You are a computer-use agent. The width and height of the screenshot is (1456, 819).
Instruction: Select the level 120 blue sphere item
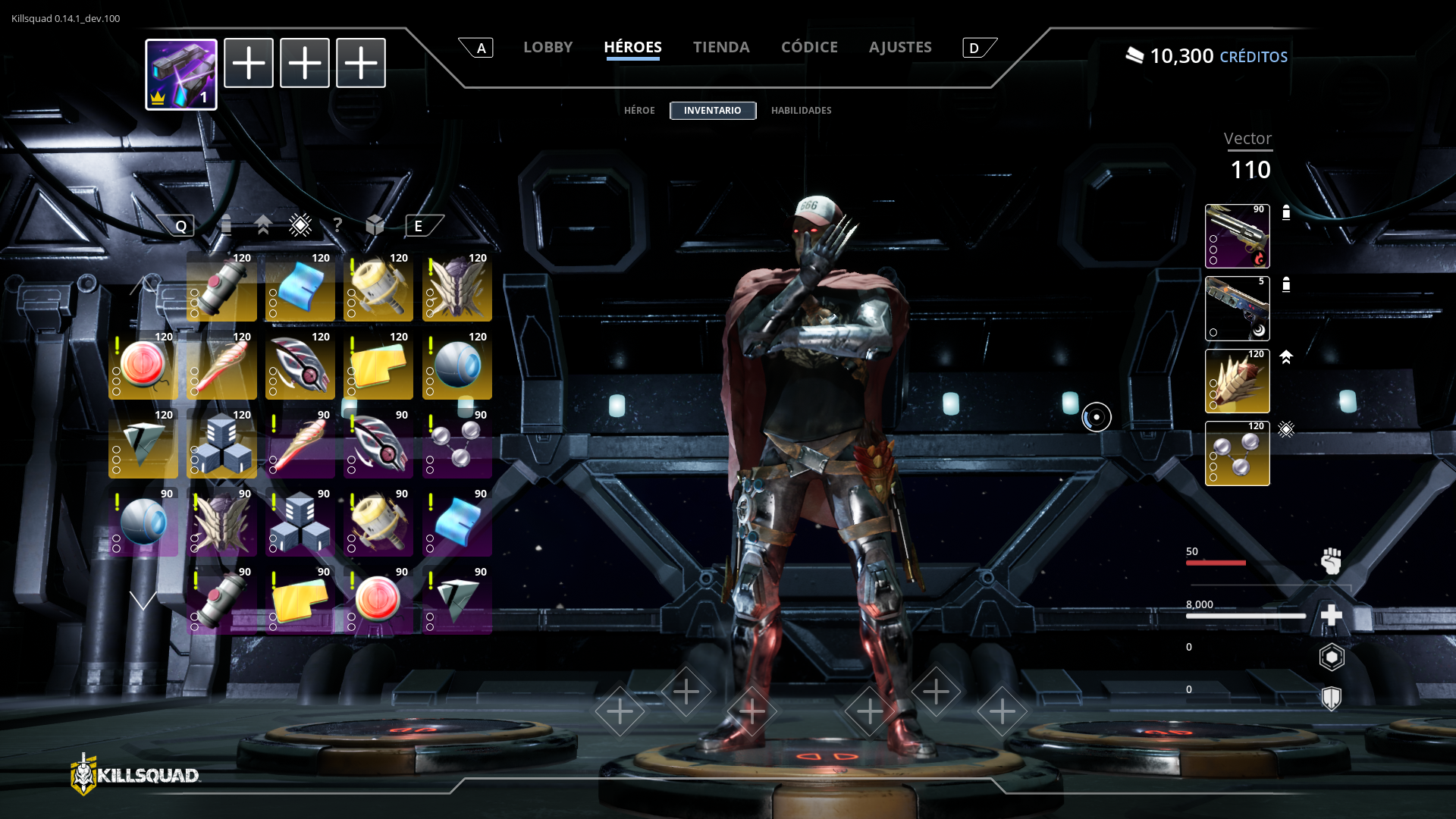(x=457, y=367)
